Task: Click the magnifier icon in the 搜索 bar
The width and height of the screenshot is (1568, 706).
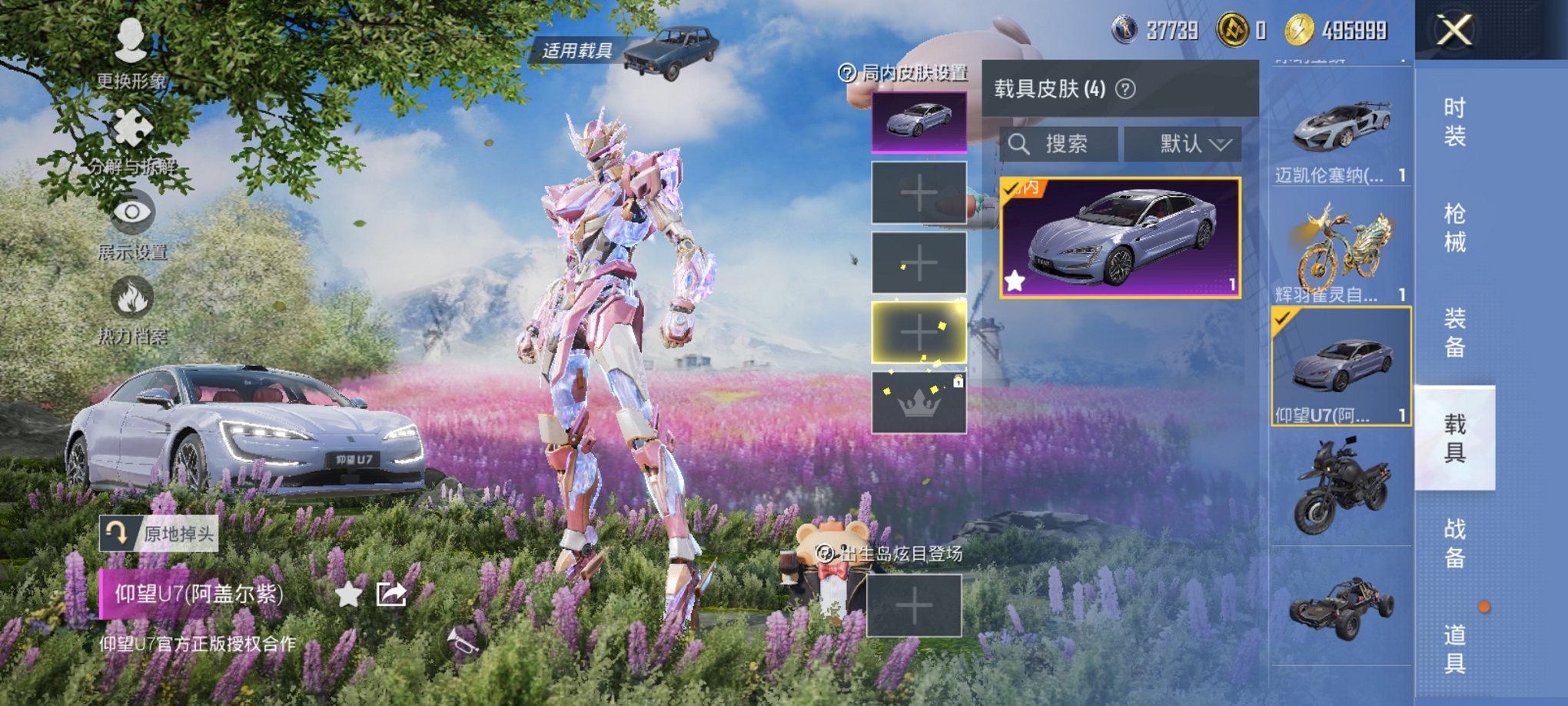Action: tap(1021, 144)
